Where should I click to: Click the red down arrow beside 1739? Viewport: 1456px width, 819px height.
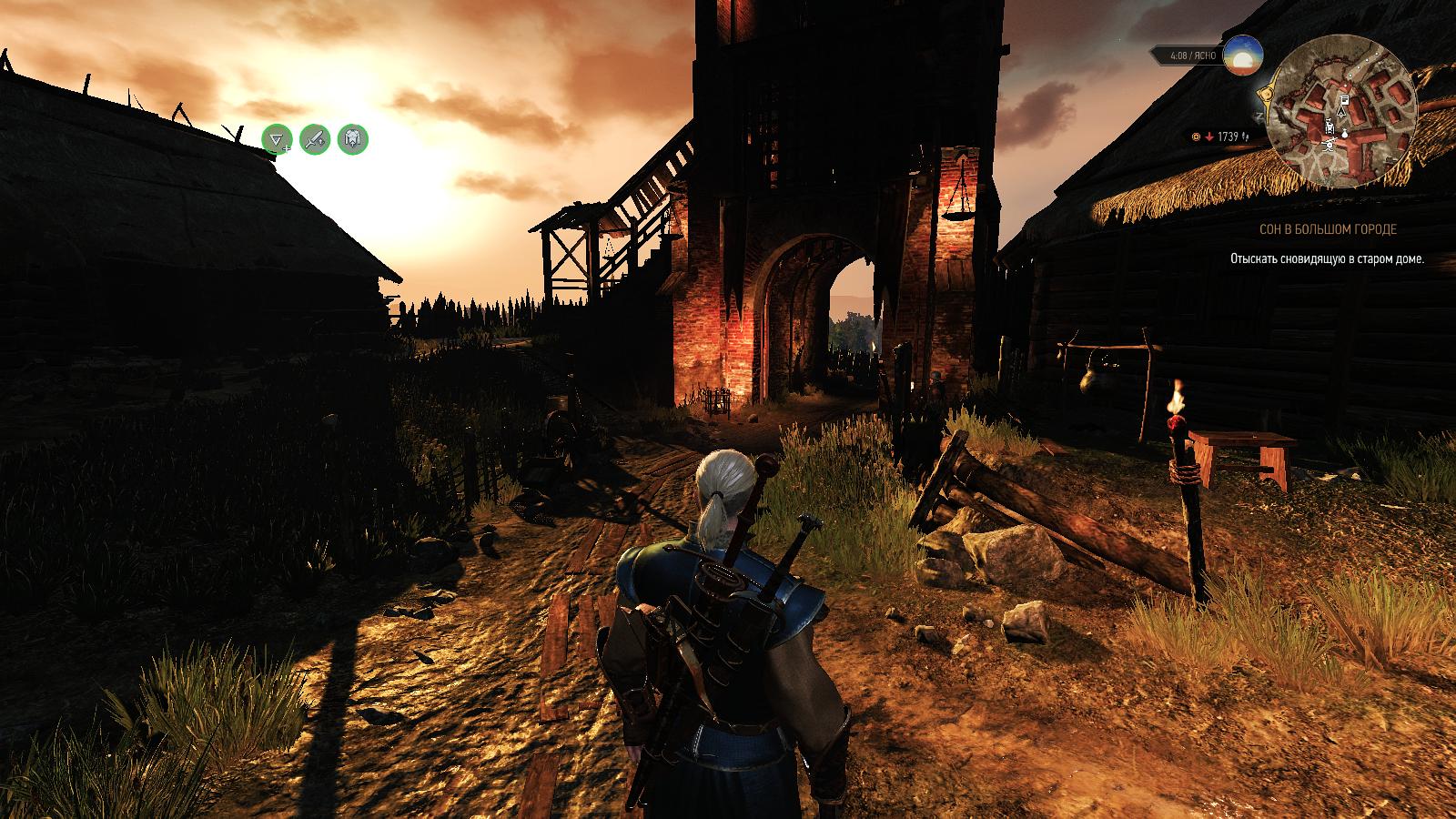(x=1208, y=136)
